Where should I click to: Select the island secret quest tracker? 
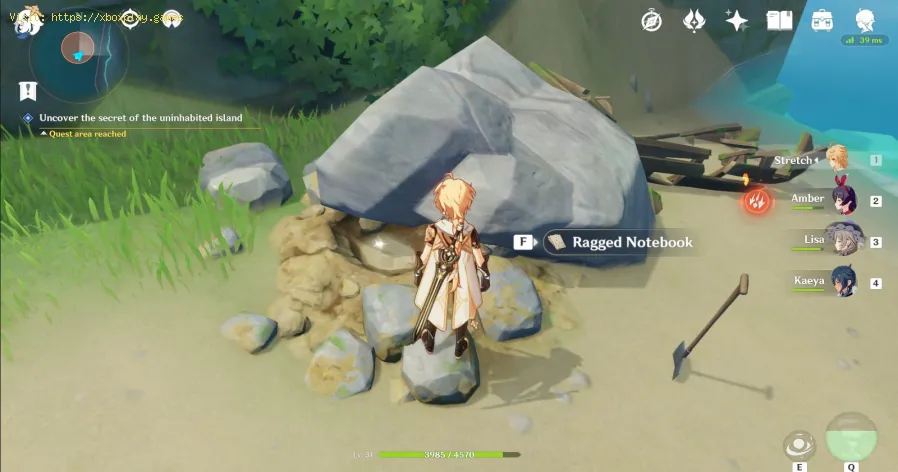point(135,118)
